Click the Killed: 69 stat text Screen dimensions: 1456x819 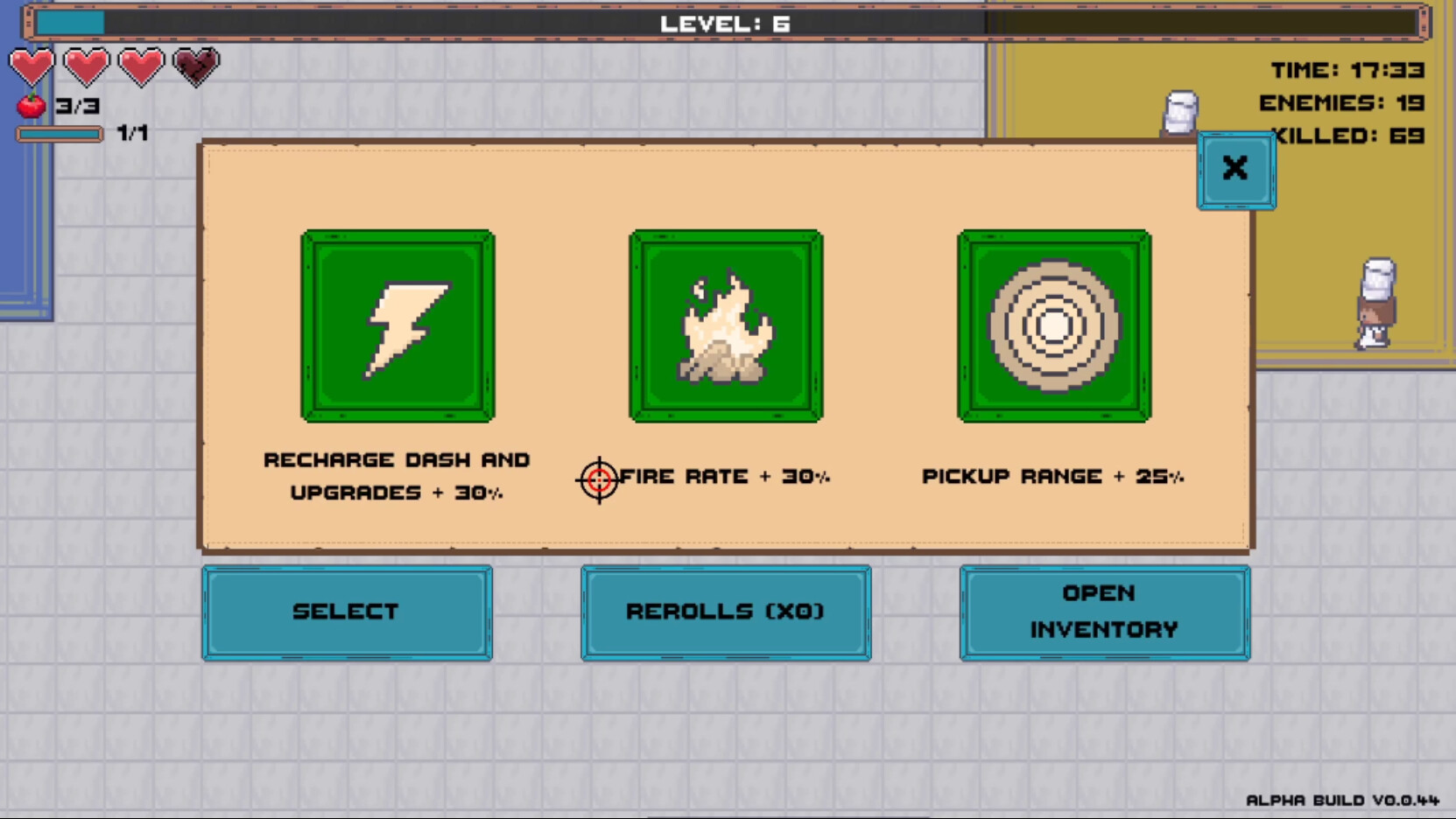(1347, 136)
